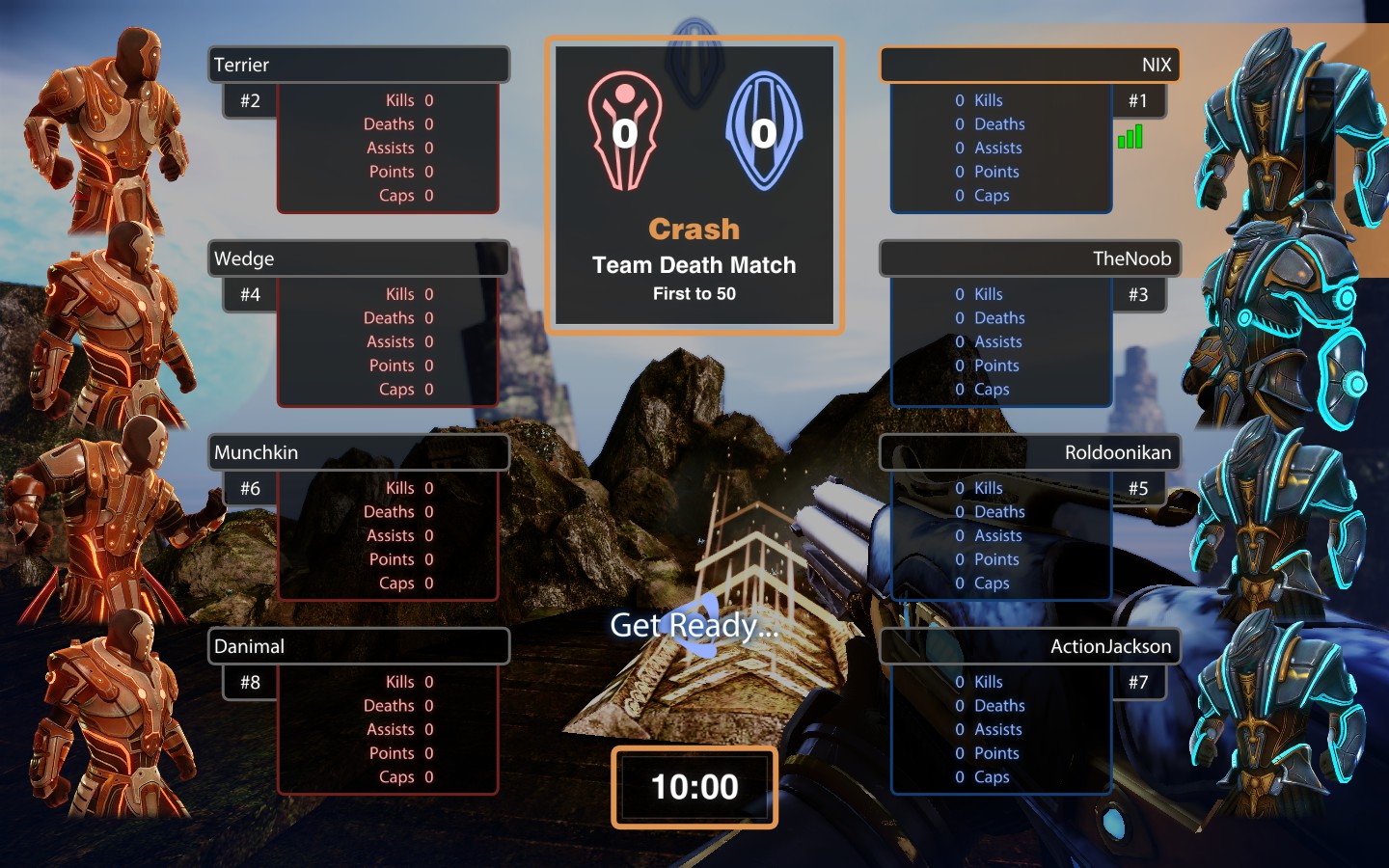Image resolution: width=1389 pixels, height=868 pixels.
Task: Select Danimal's scoreboard entry
Action: click(x=359, y=646)
